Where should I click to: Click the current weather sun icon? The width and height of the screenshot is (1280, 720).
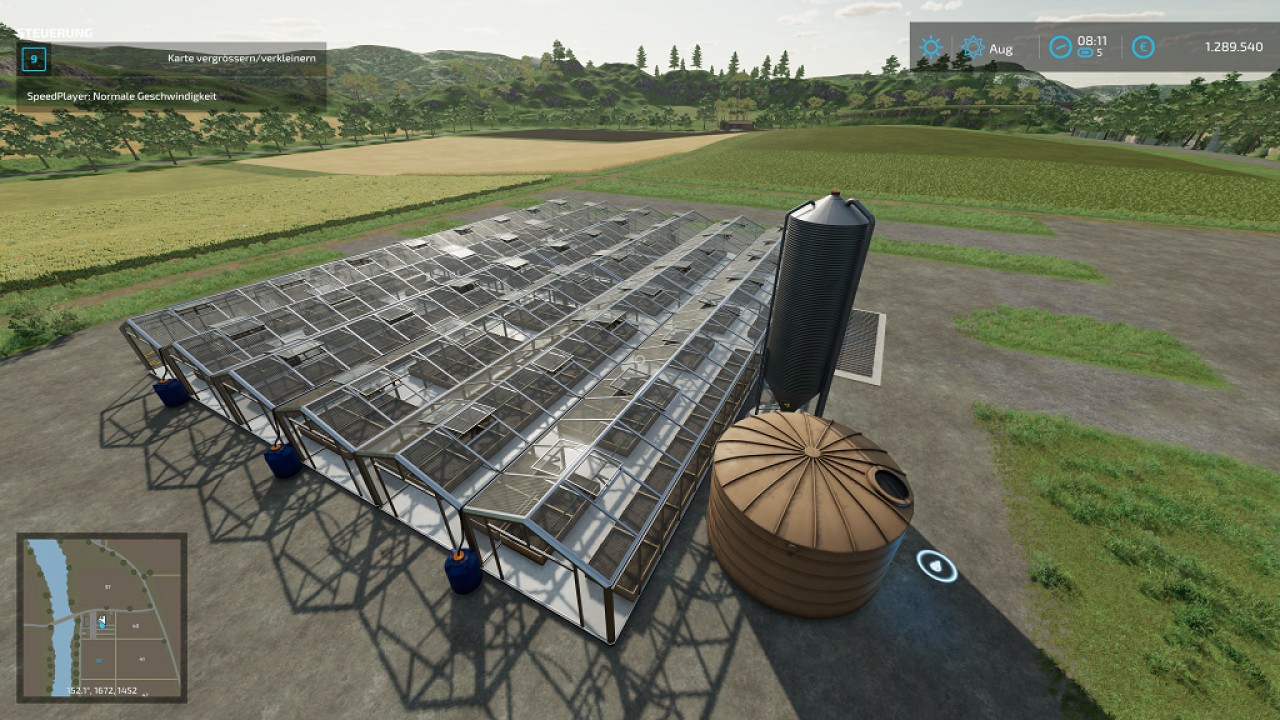coord(931,45)
